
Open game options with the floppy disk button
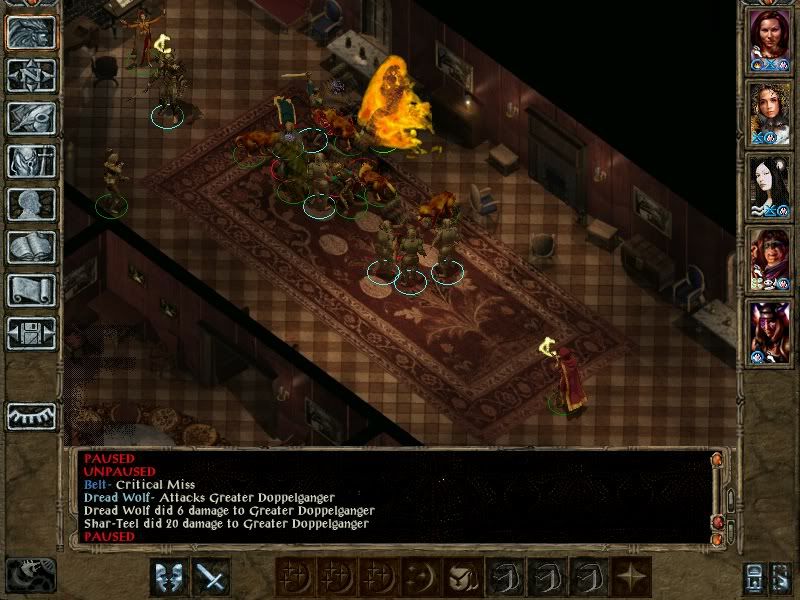[31, 333]
